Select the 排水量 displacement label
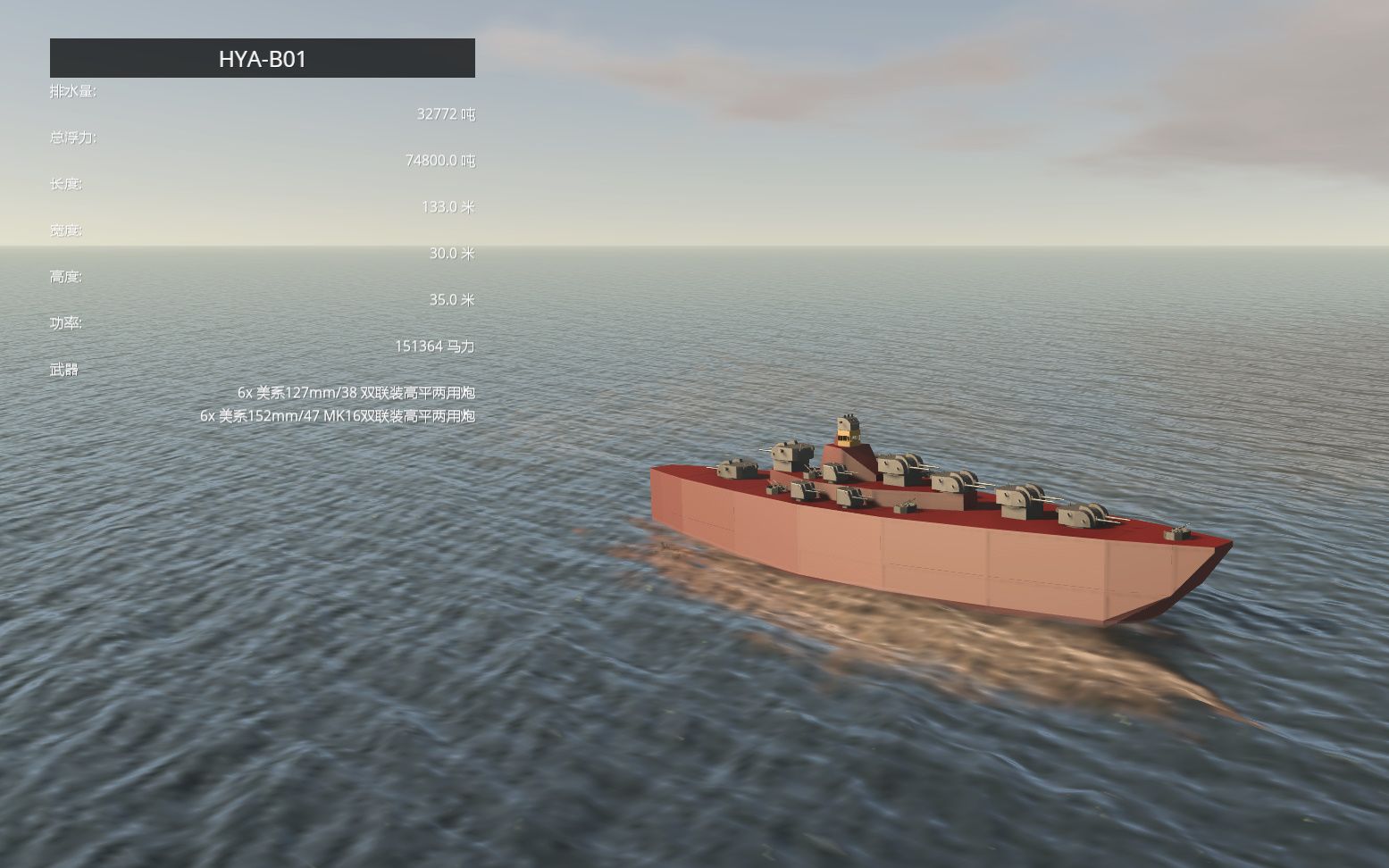 point(75,91)
